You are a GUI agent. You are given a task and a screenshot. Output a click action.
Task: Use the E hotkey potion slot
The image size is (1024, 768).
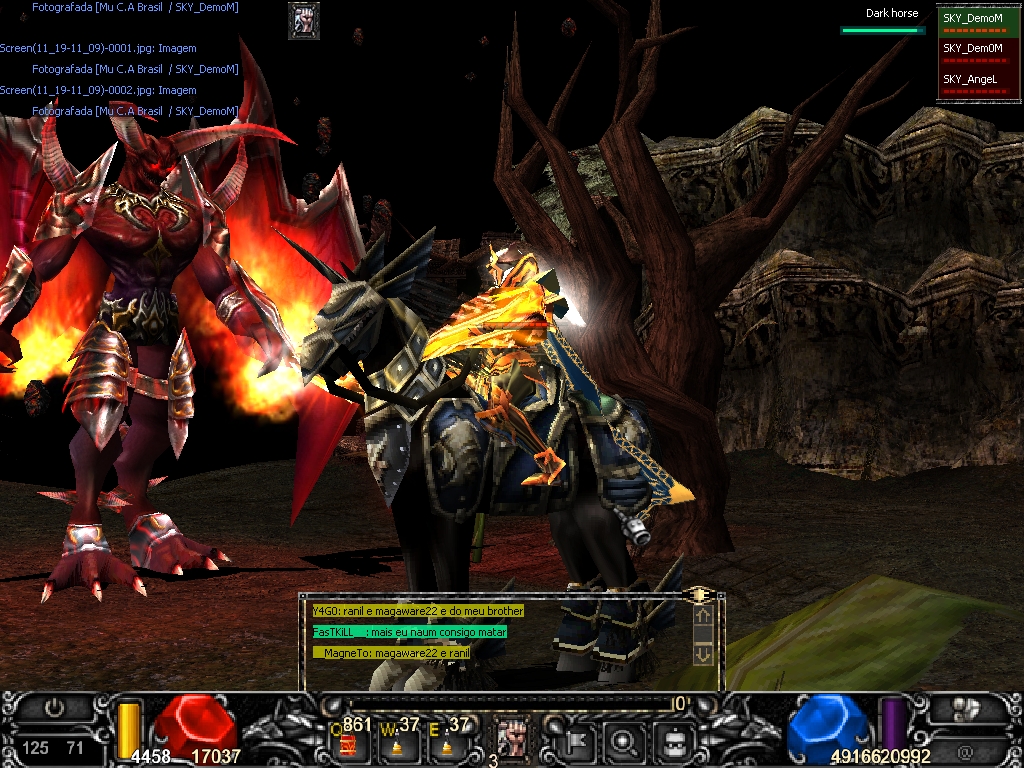click(446, 740)
